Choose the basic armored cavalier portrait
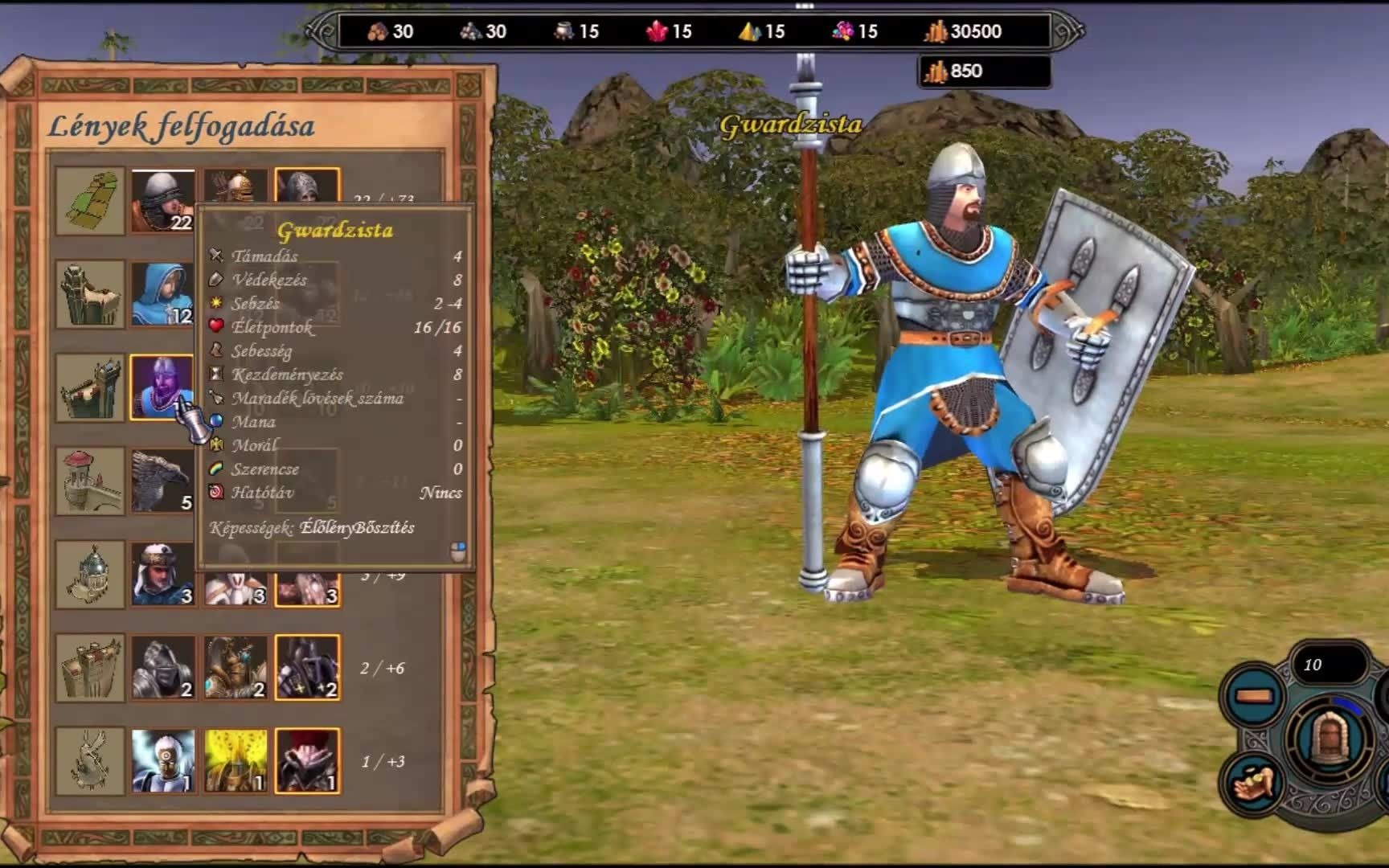 click(162, 667)
